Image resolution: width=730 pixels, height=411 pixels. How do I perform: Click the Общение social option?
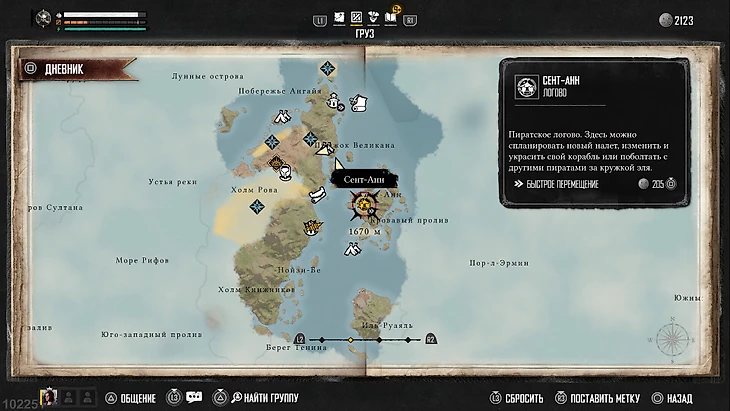tap(134, 398)
